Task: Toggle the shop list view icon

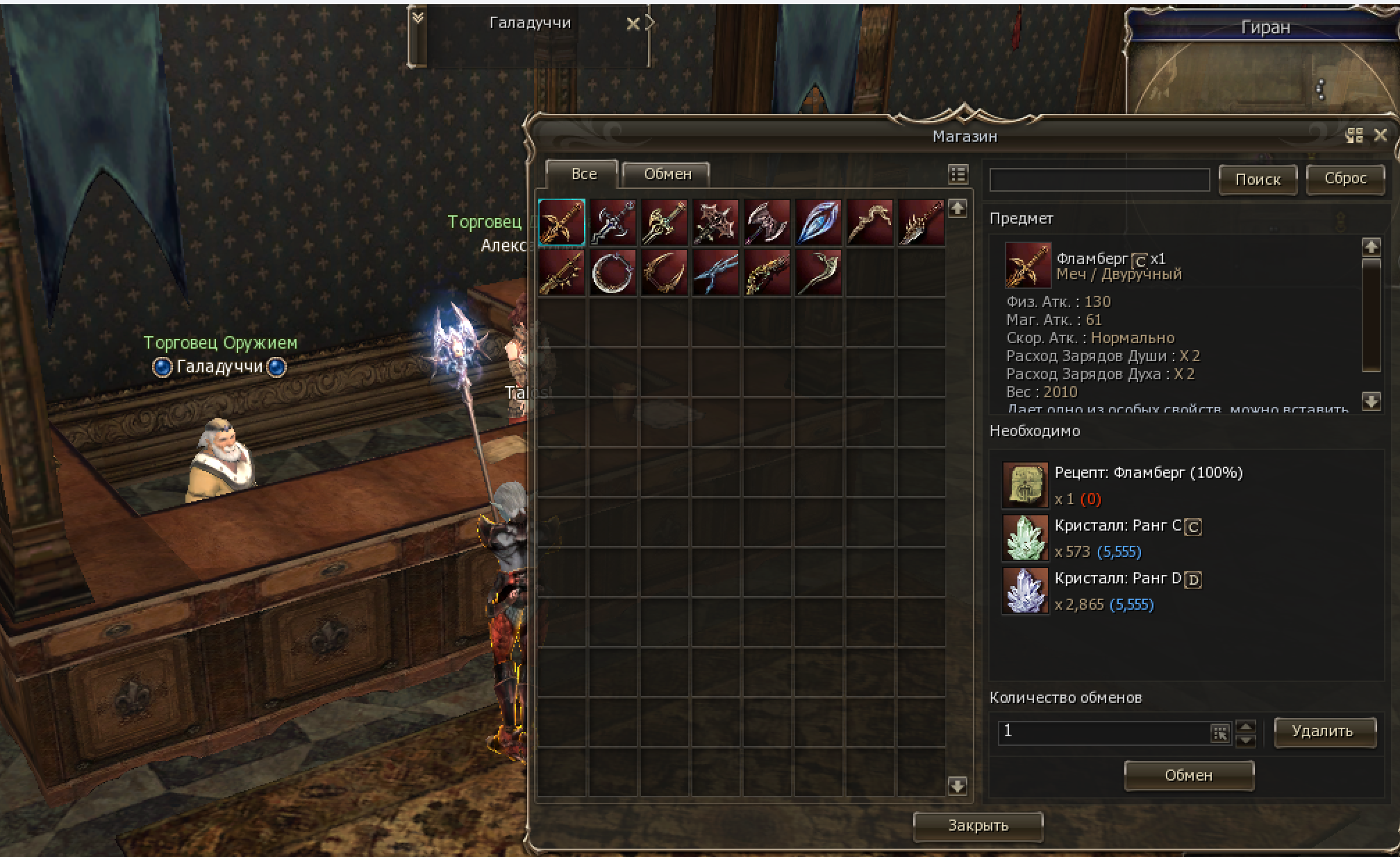Action: point(958,174)
